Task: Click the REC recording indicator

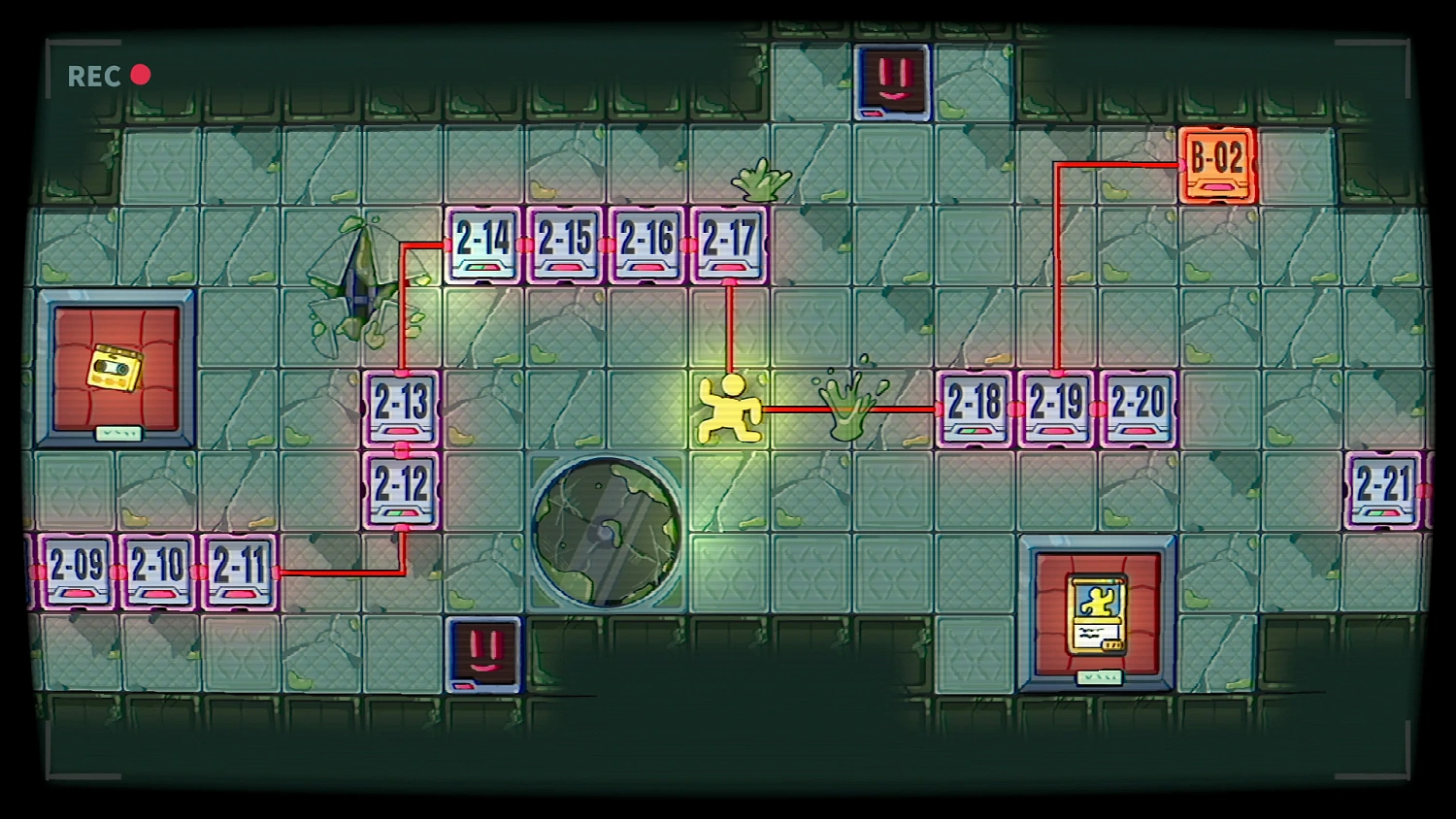Action: point(105,76)
